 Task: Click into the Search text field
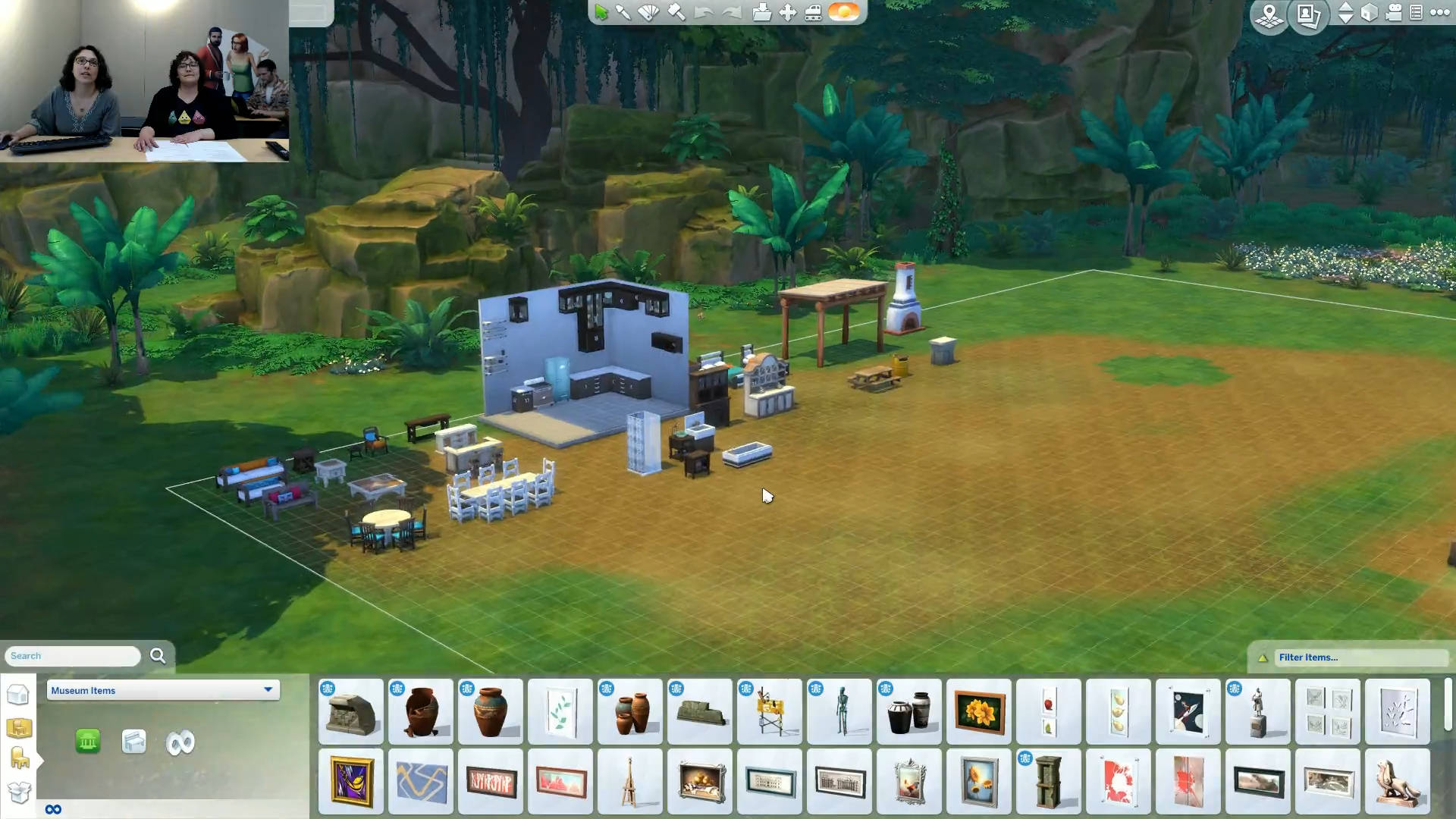[73, 656]
